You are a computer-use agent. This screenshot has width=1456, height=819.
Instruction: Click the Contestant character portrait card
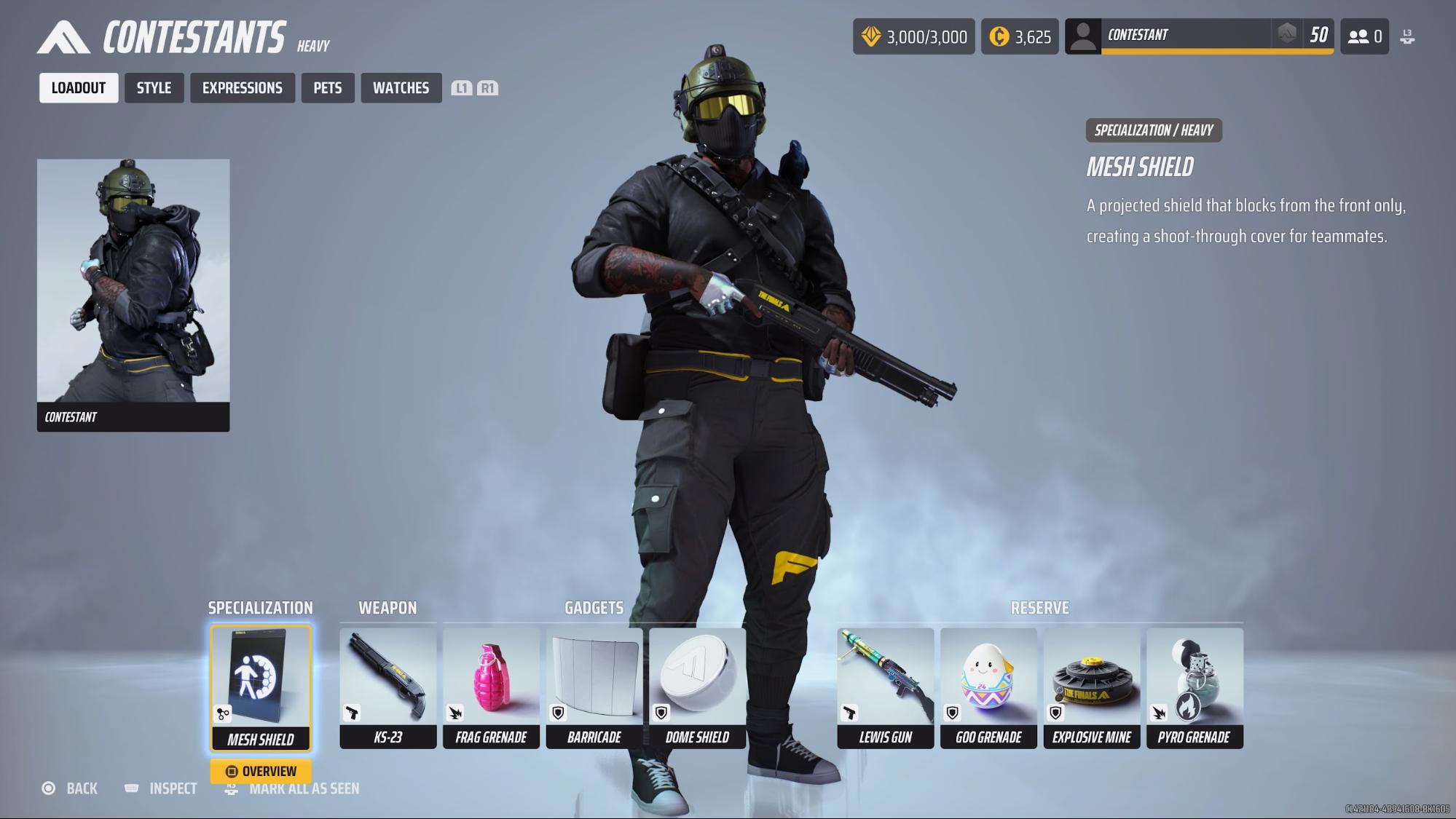point(133,295)
